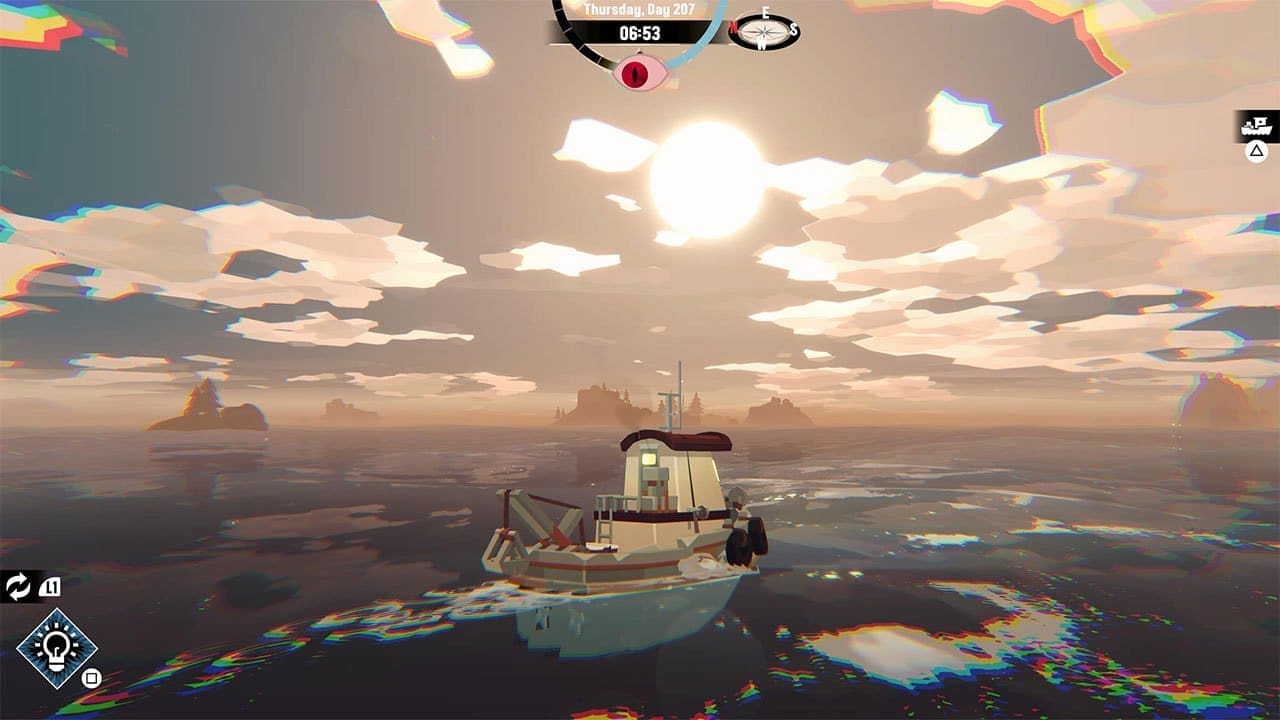Select the S compass direction label
Screen dimensions: 1280x720
(794, 29)
